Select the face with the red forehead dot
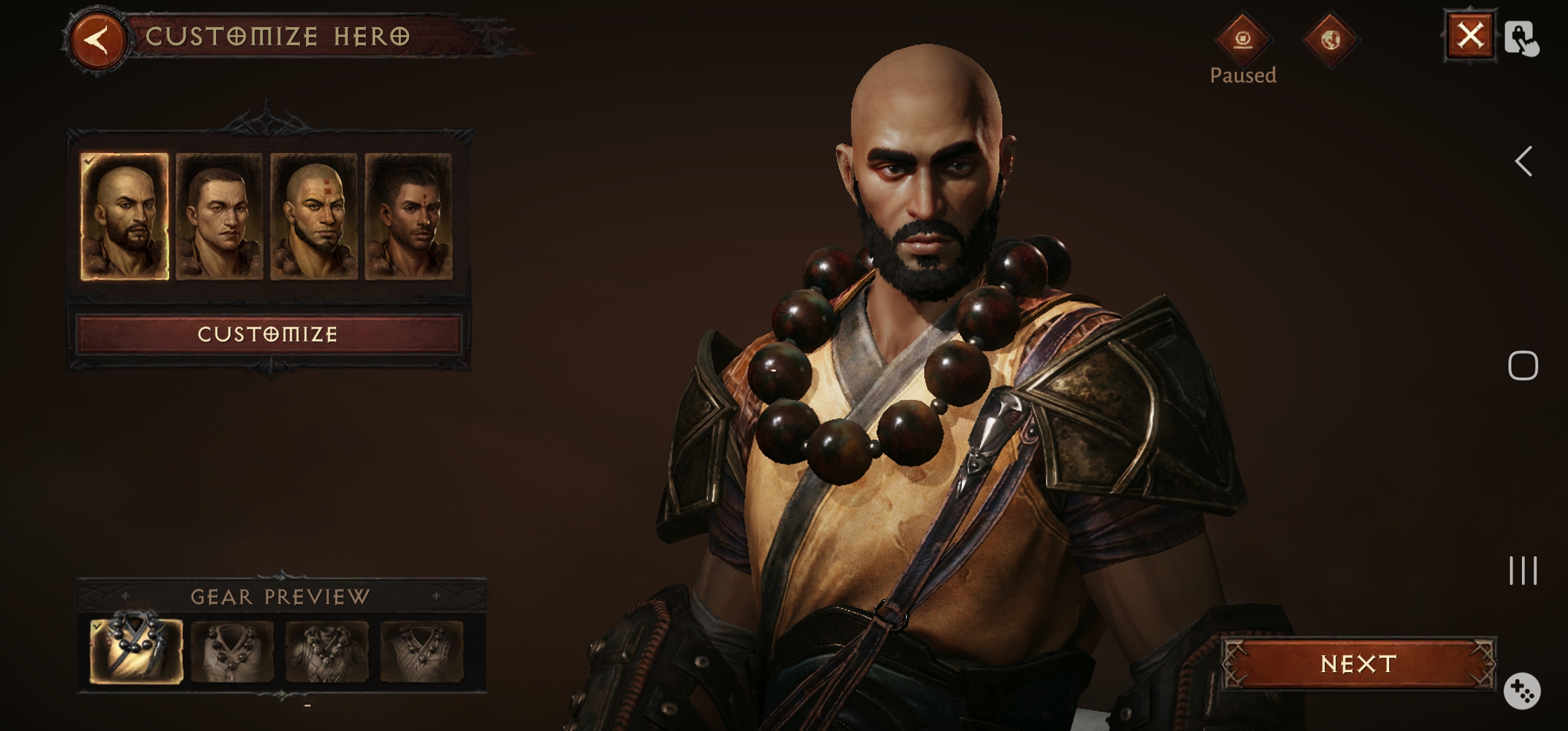This screenshot has width=1568, height=731. coord(408,217)
